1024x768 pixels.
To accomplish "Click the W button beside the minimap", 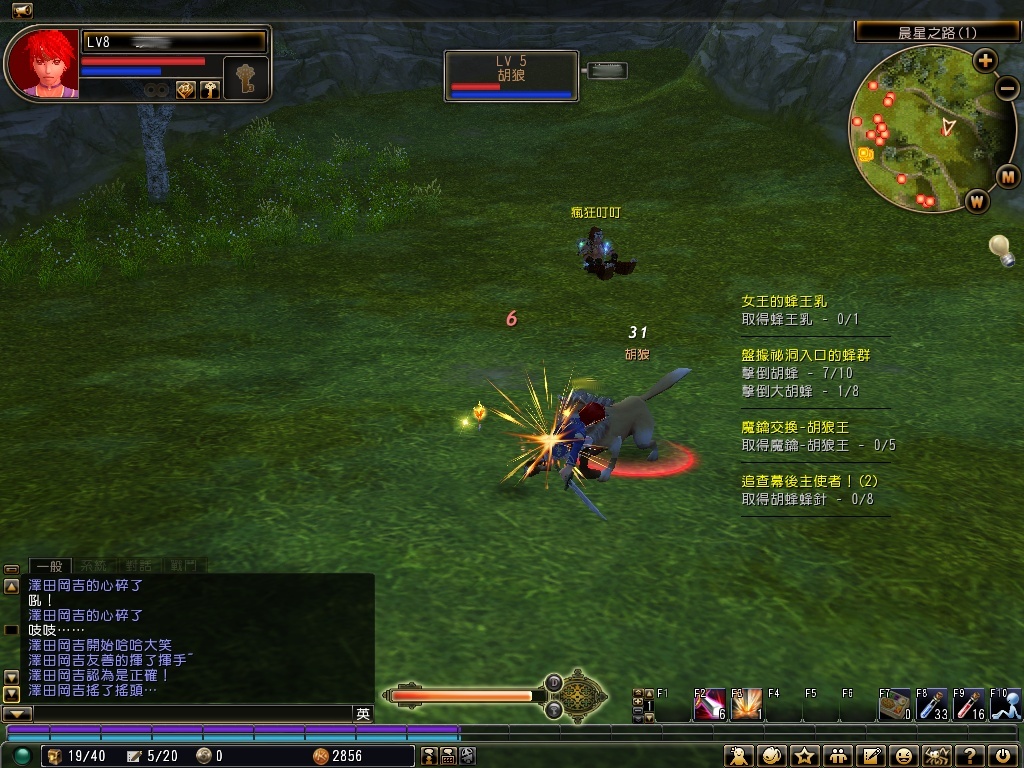I will (x=976, y=201).
